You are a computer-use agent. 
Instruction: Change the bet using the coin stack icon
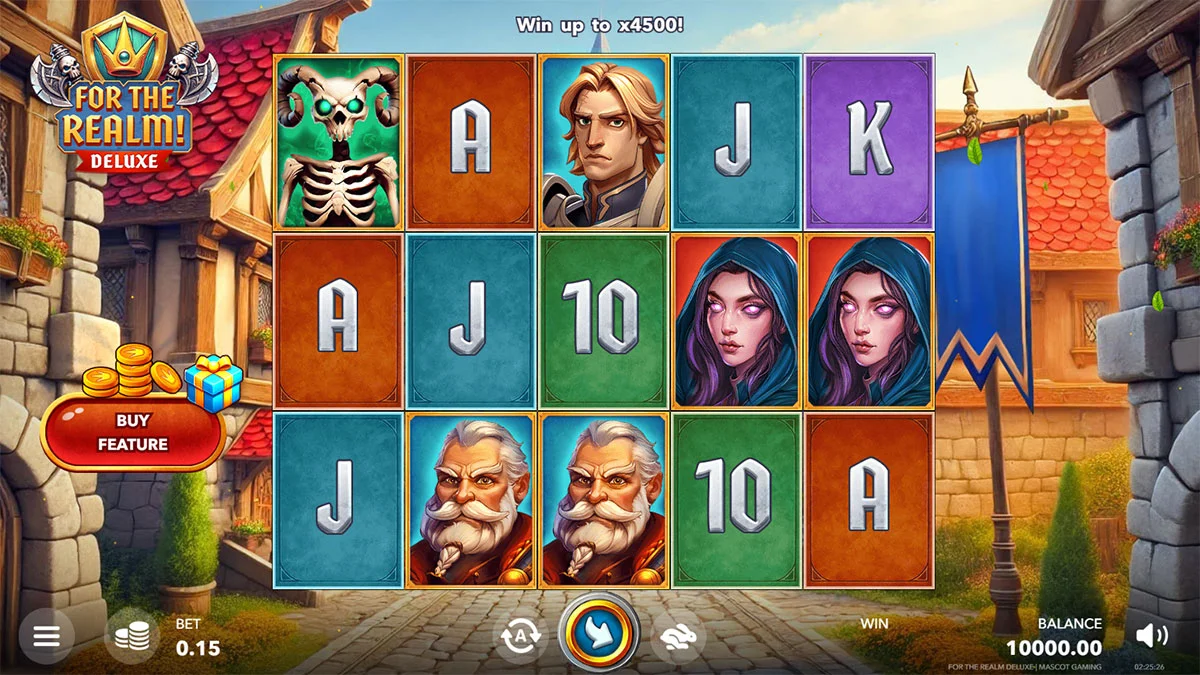click(132, 636)
